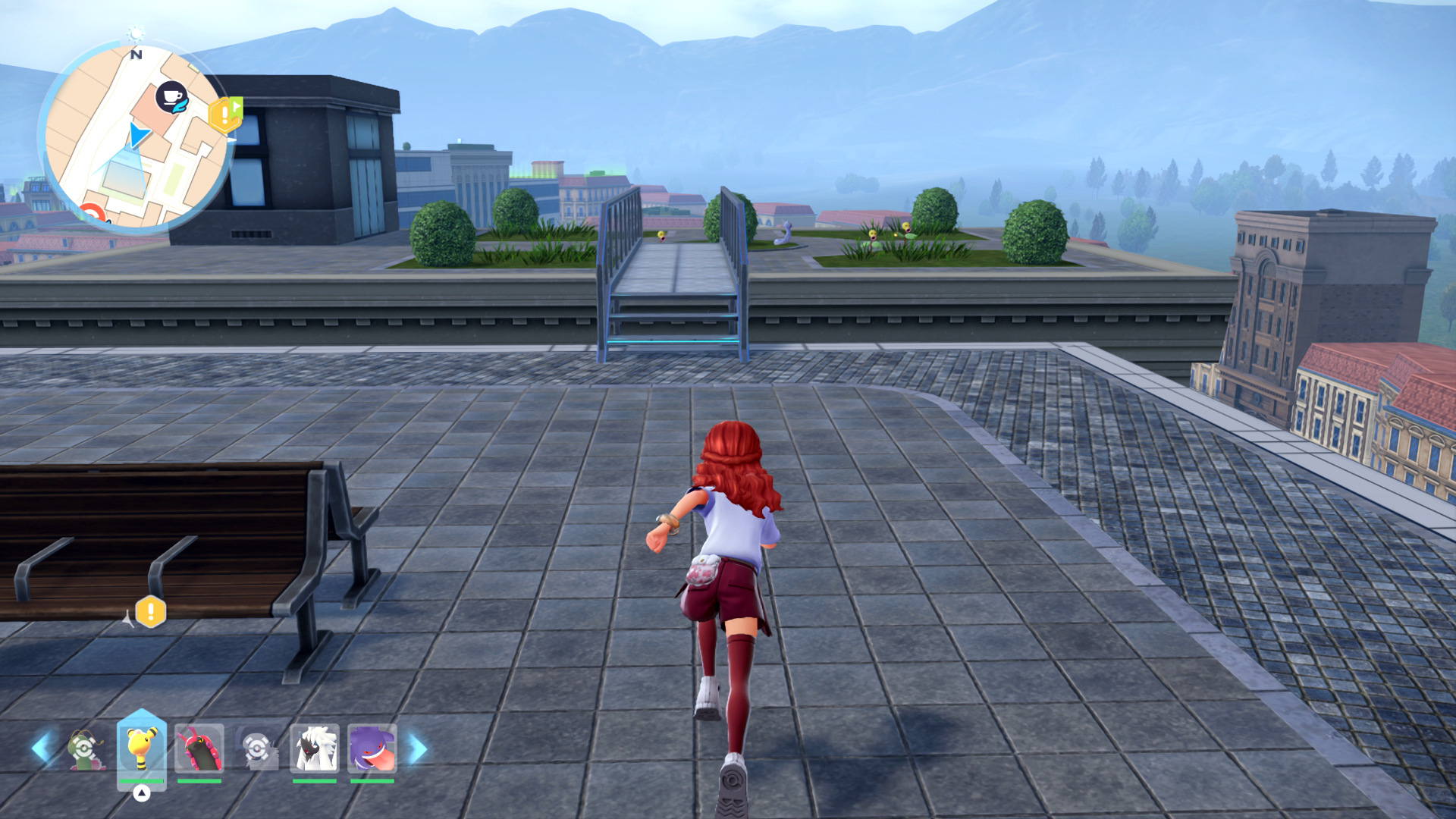Cycle party left with the blue arrow
Image resolution: width=1456 pixels, height=819 pixels.
42,748
